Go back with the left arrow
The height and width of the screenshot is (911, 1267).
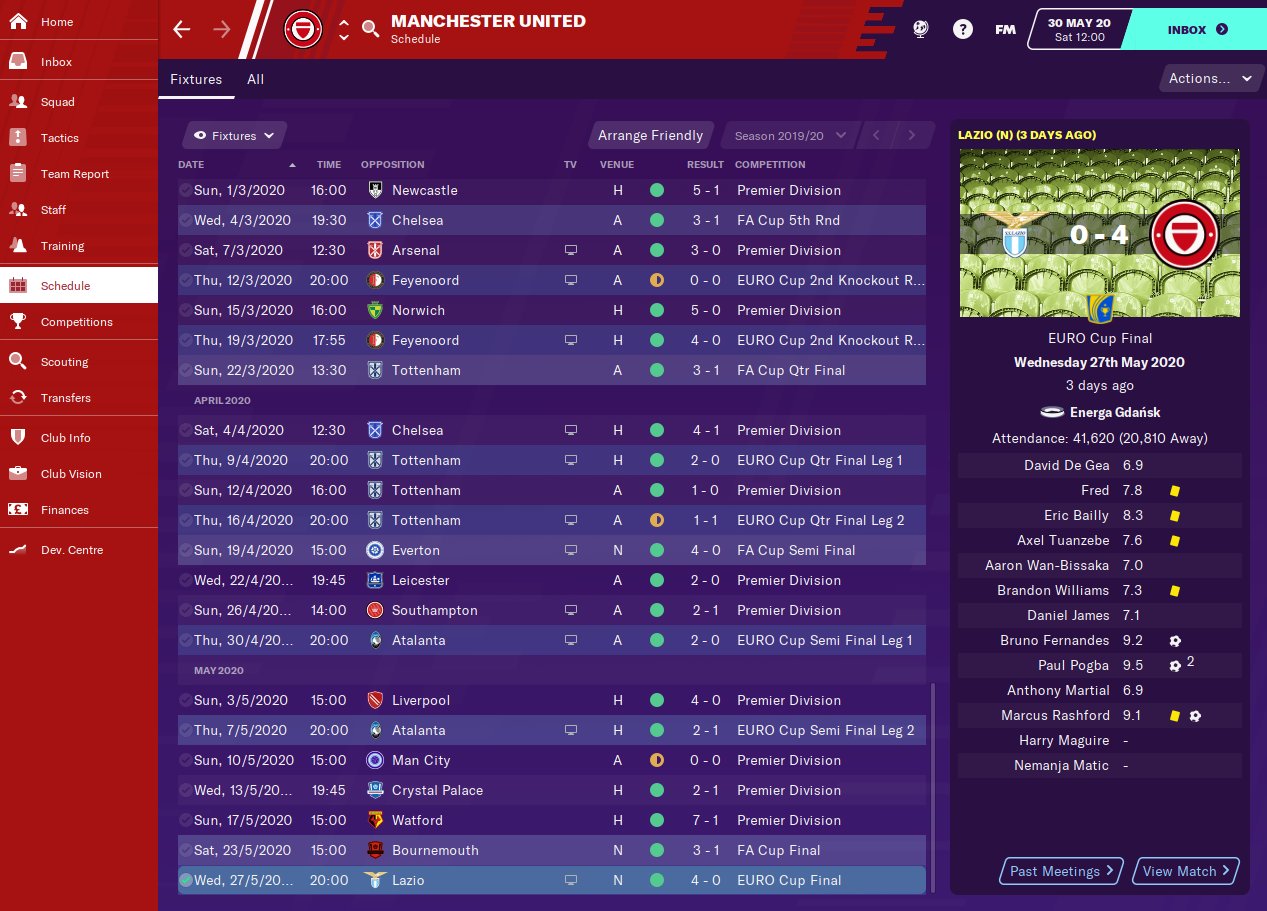click(x=181, y=29)
